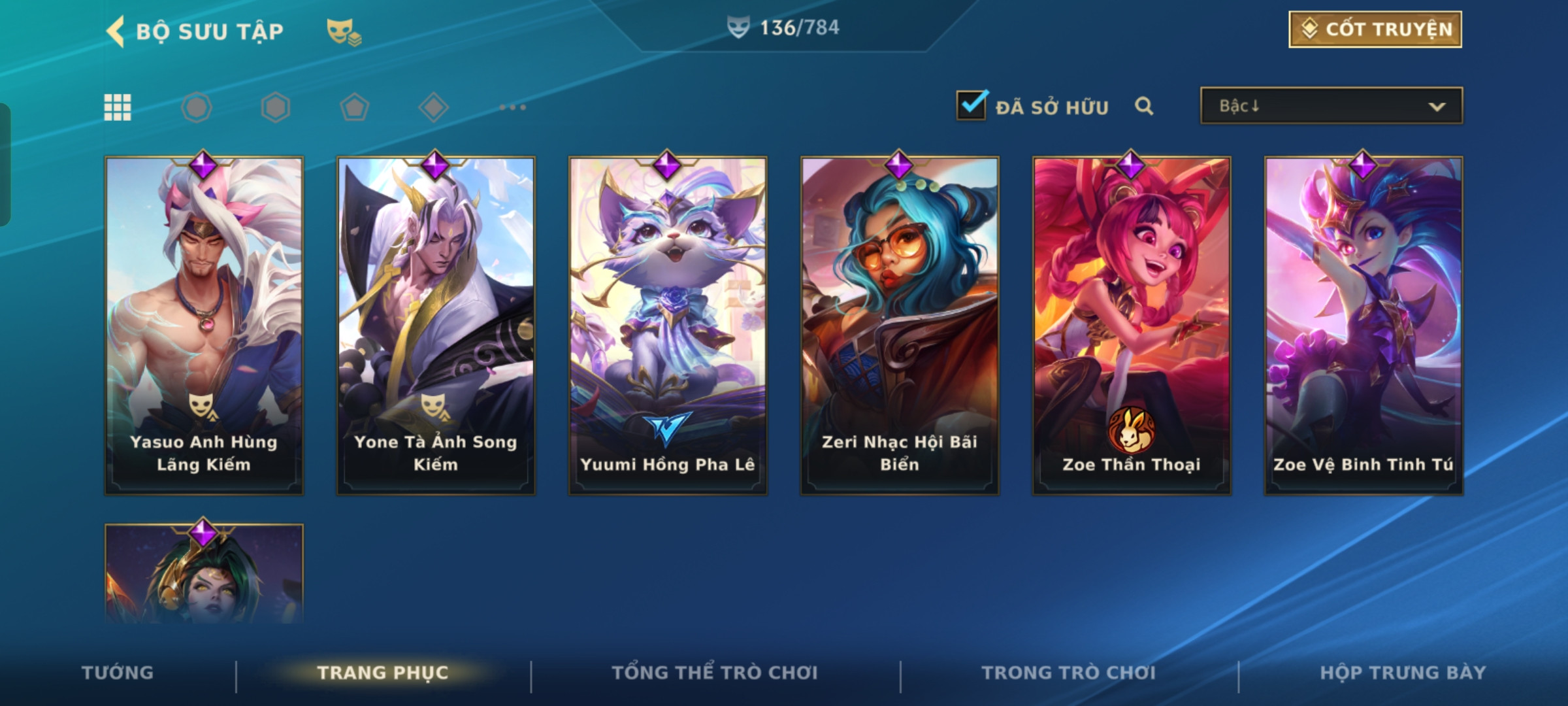Go back from Bộ Sưu Tập screen
Screen dimensions: 1568x706
116,31
